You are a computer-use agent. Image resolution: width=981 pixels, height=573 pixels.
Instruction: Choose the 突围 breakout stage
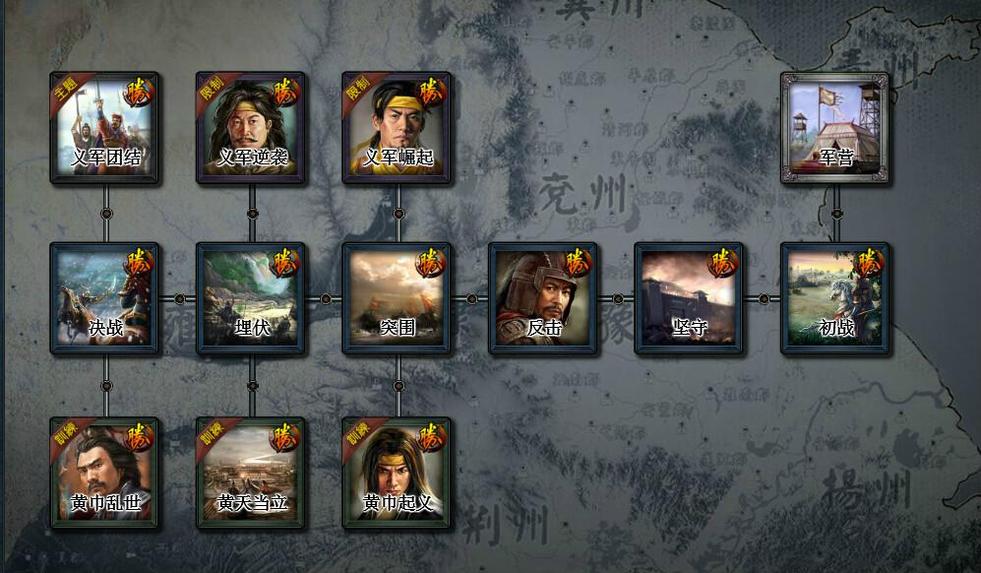click(x=397, y=298)
